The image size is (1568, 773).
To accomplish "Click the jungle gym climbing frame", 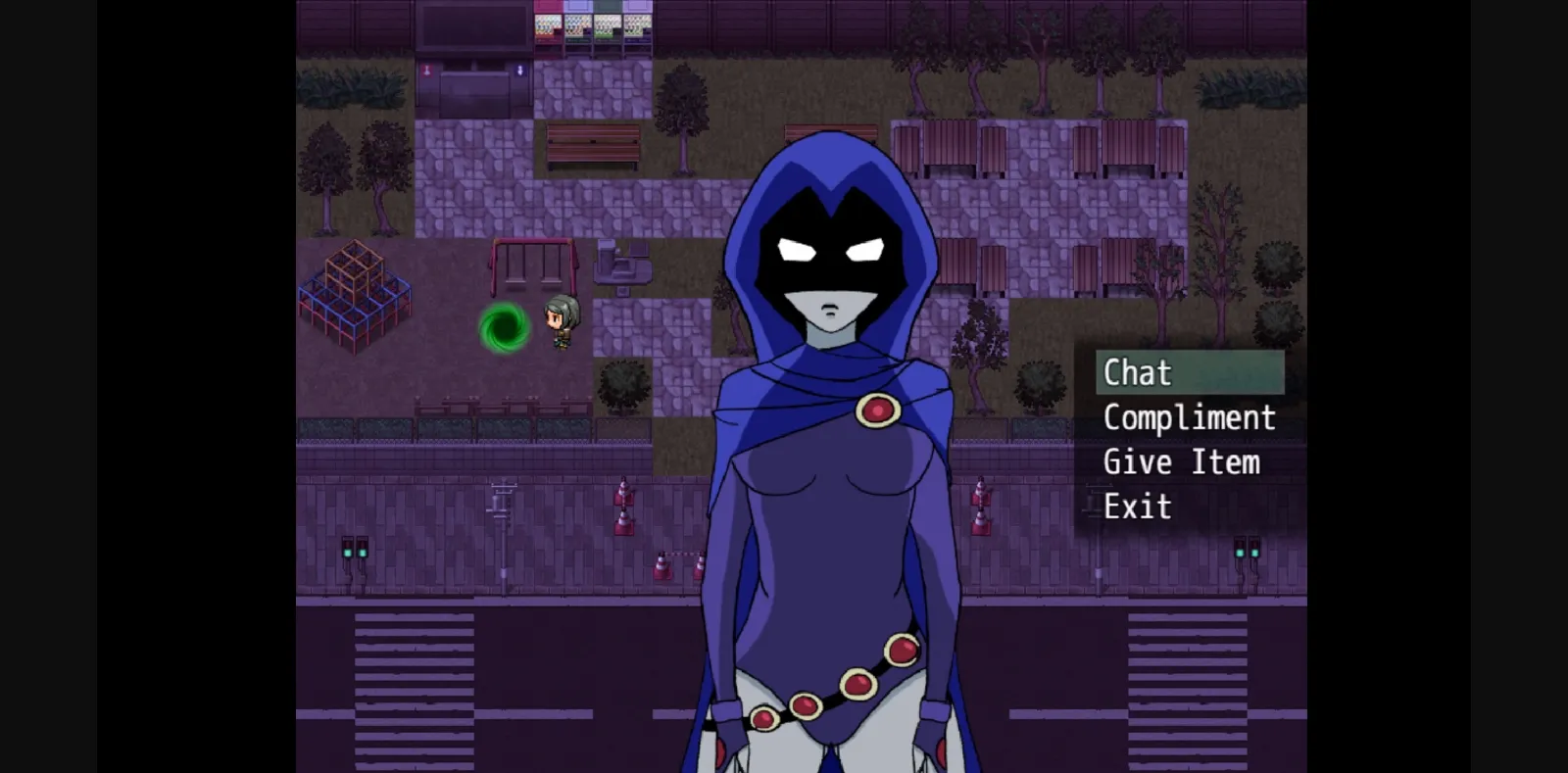I will tap(353, 294).
